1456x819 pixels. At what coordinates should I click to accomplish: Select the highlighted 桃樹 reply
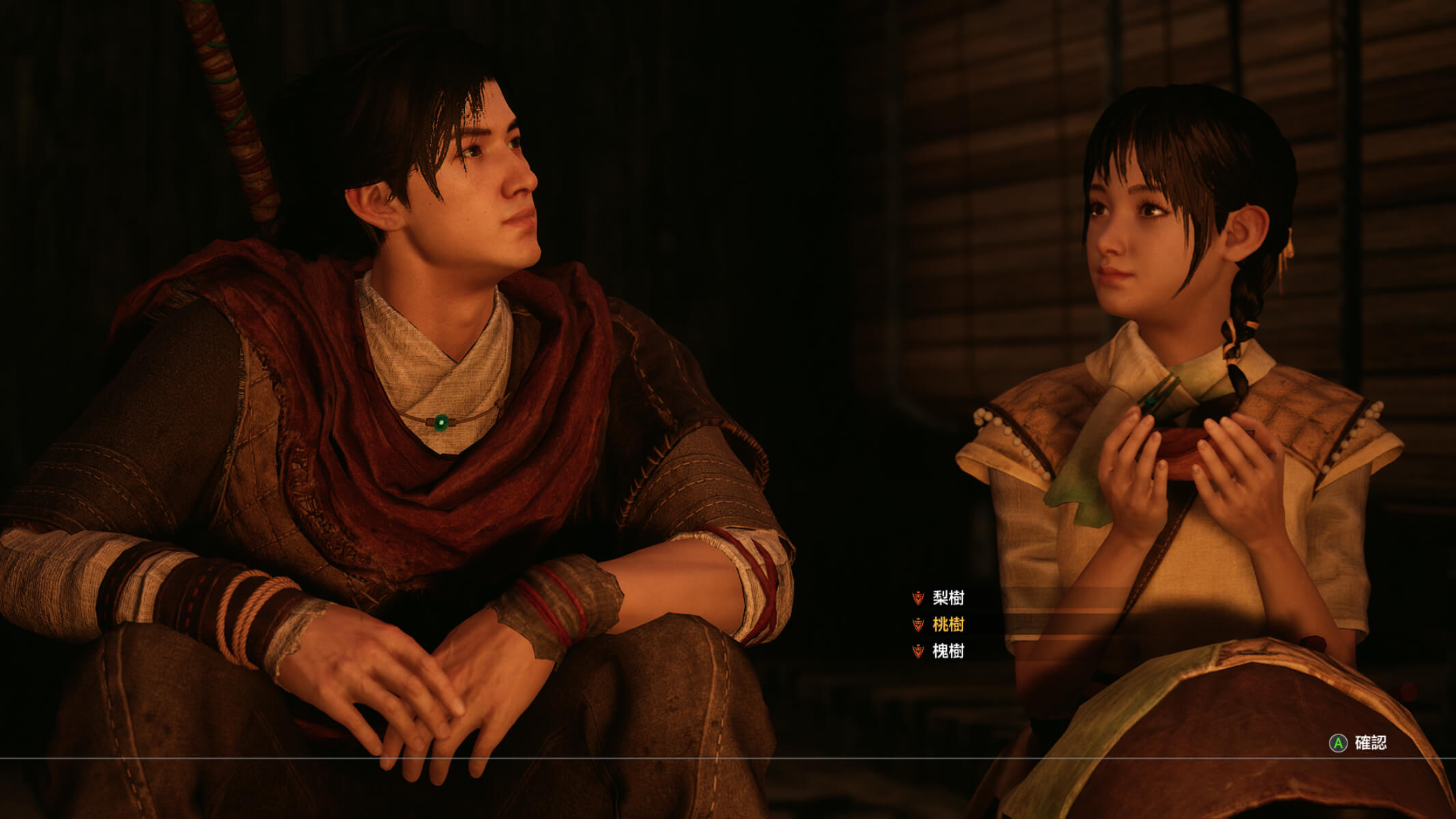point(947,624)
